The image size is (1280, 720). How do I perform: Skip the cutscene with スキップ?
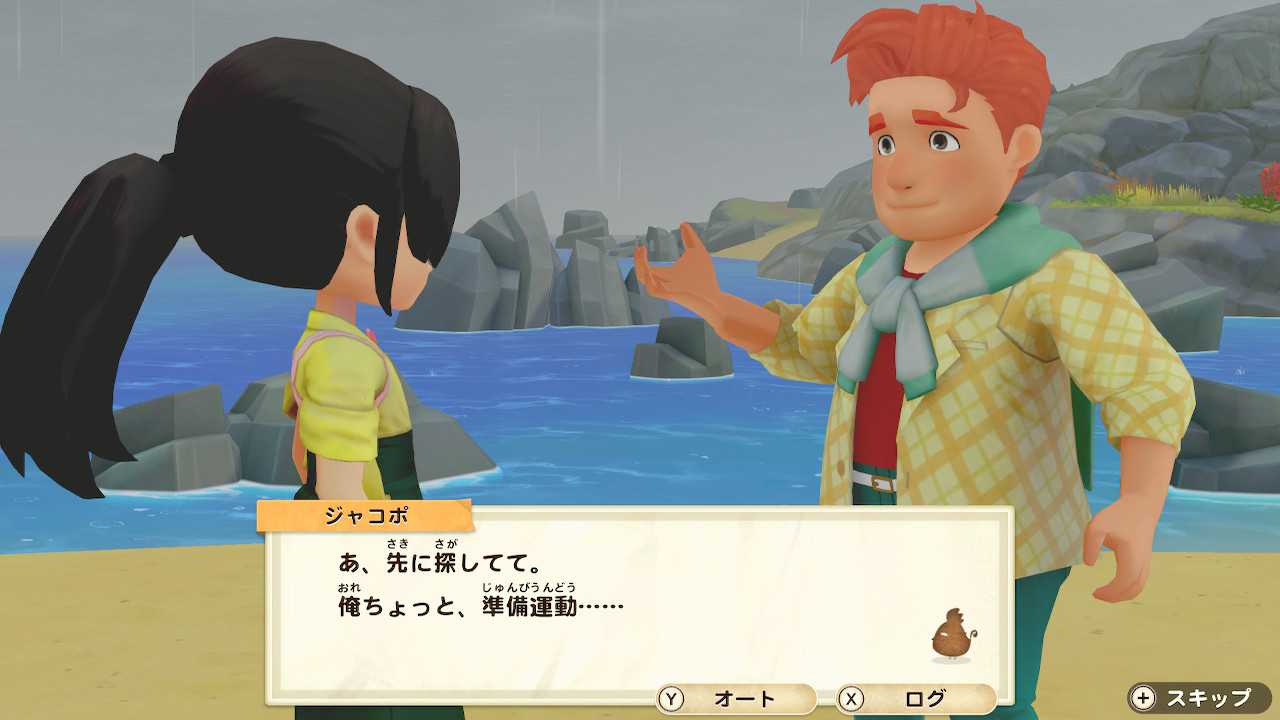tap(1200, 698)
